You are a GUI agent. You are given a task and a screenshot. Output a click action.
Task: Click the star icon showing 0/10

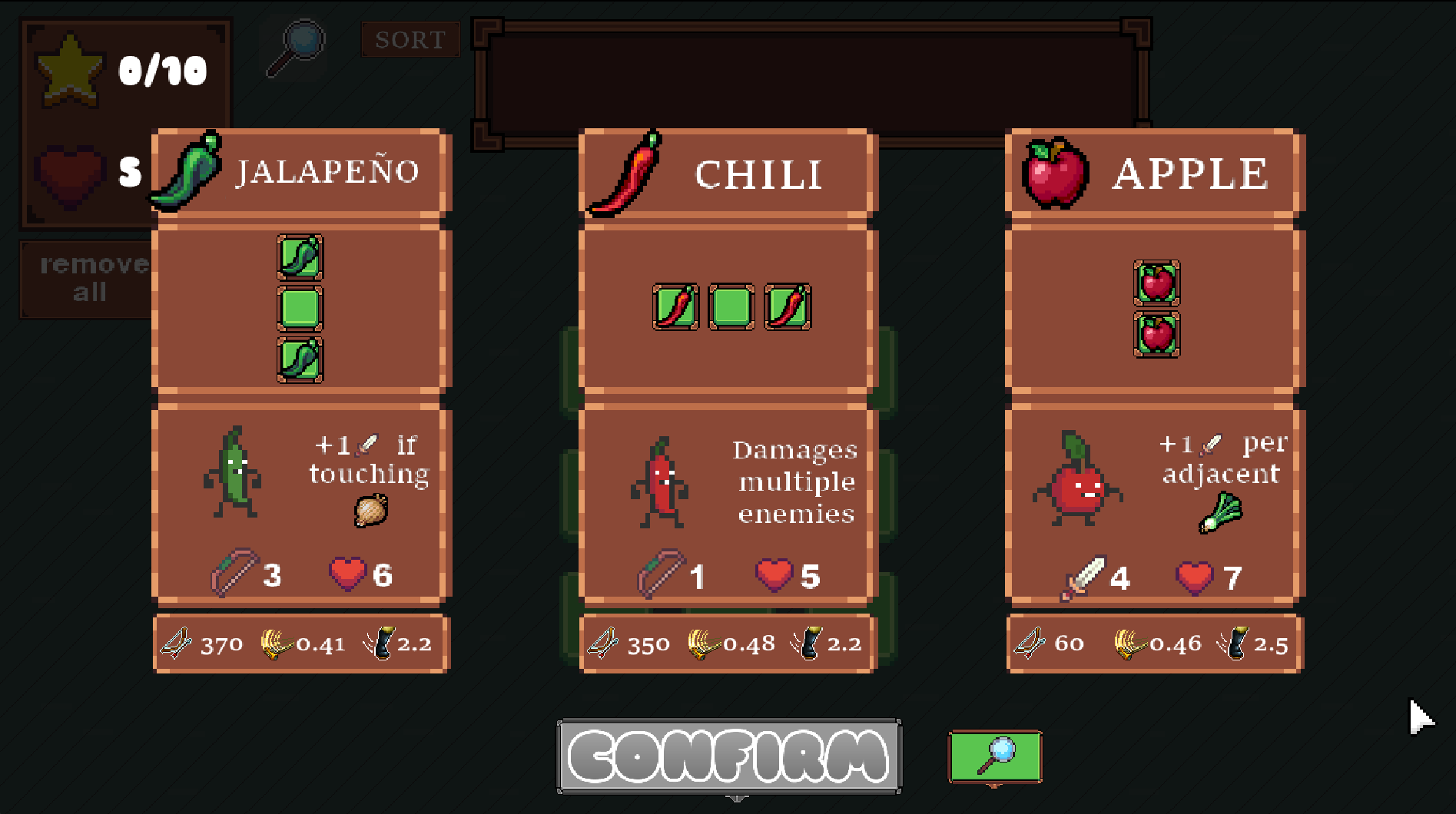pyautogui.click(x=71, y=69)
